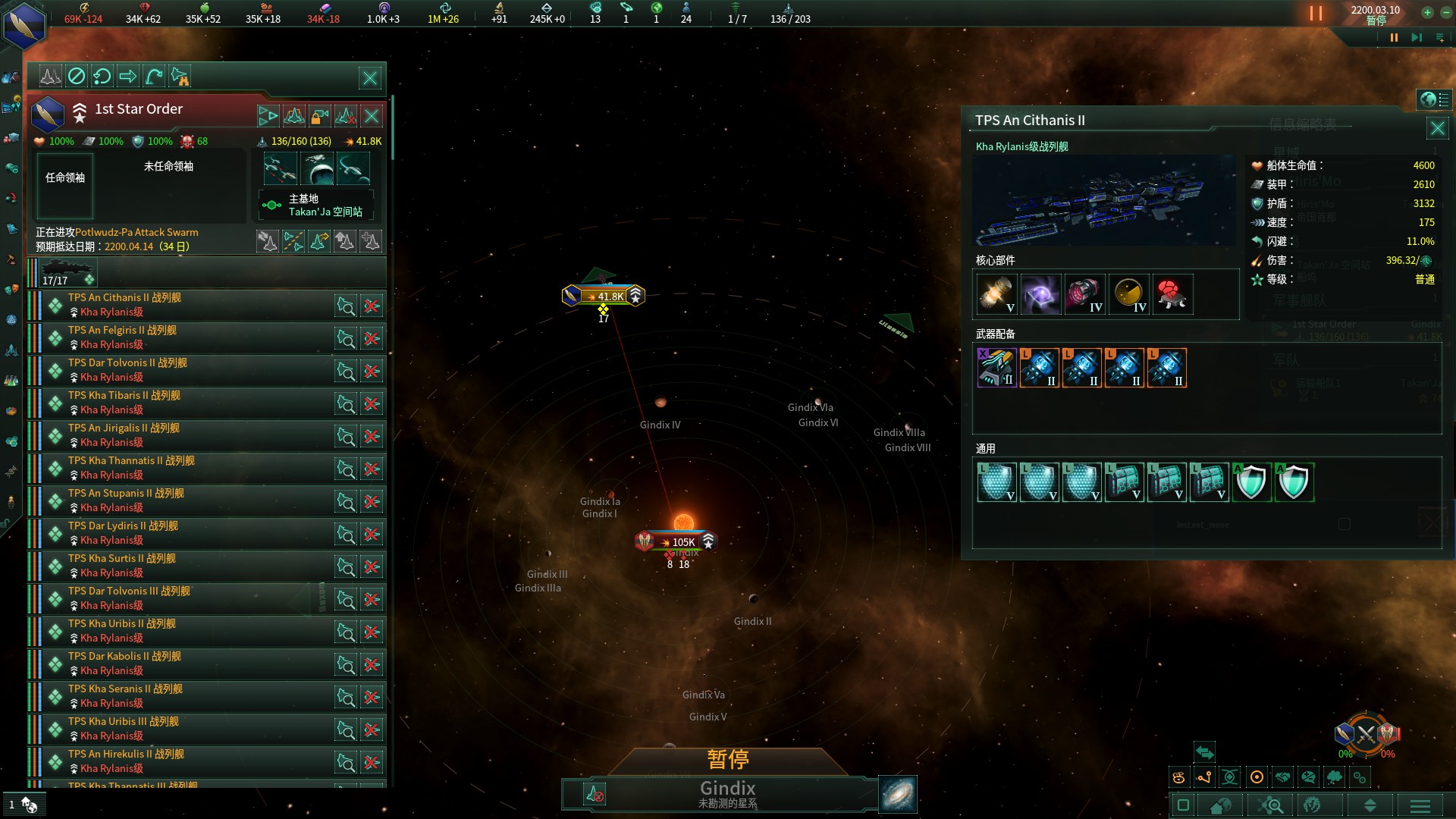Open the crossed-swords combat indicator

1366,734
